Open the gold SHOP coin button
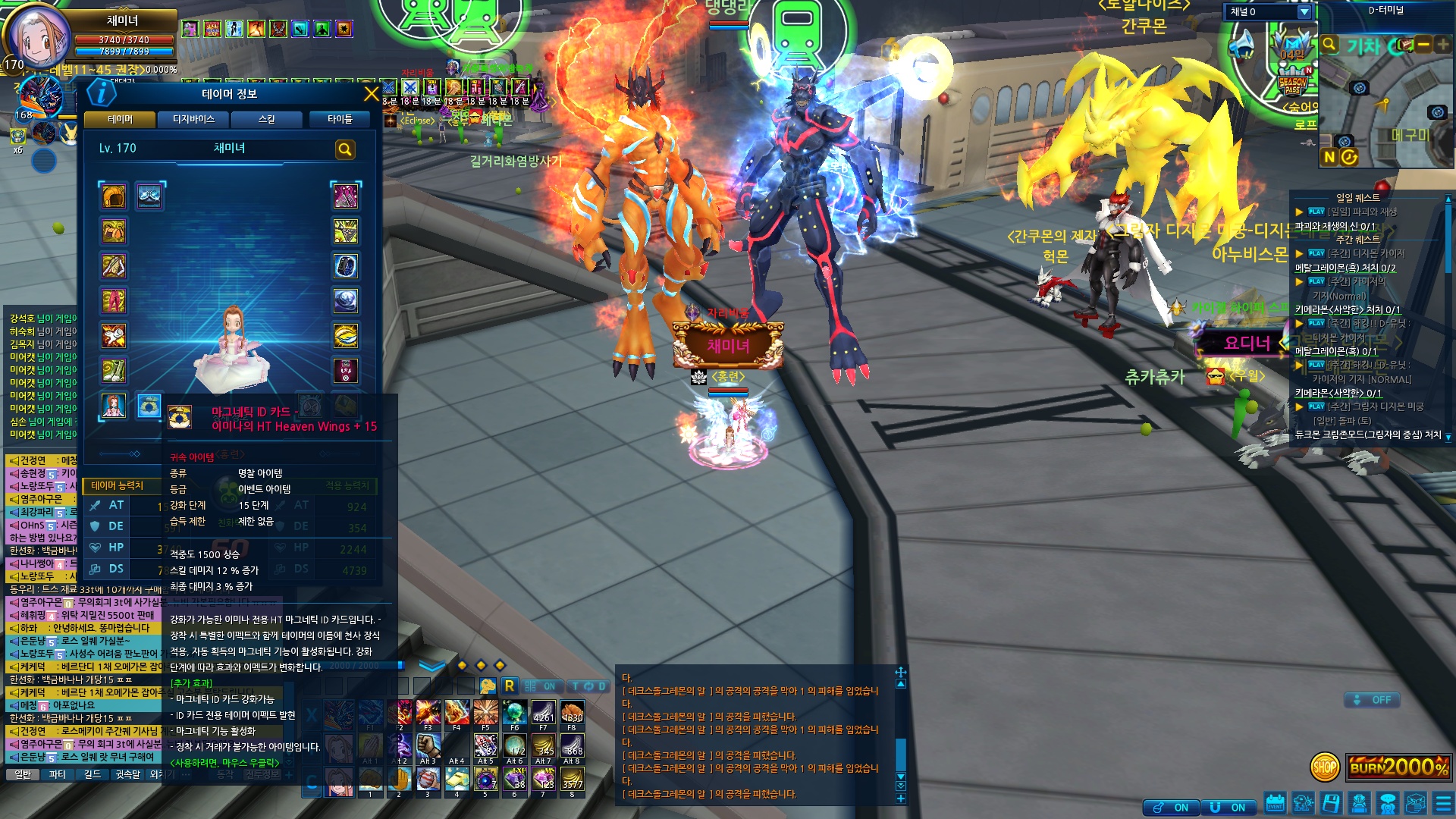 pos(1325,767)
